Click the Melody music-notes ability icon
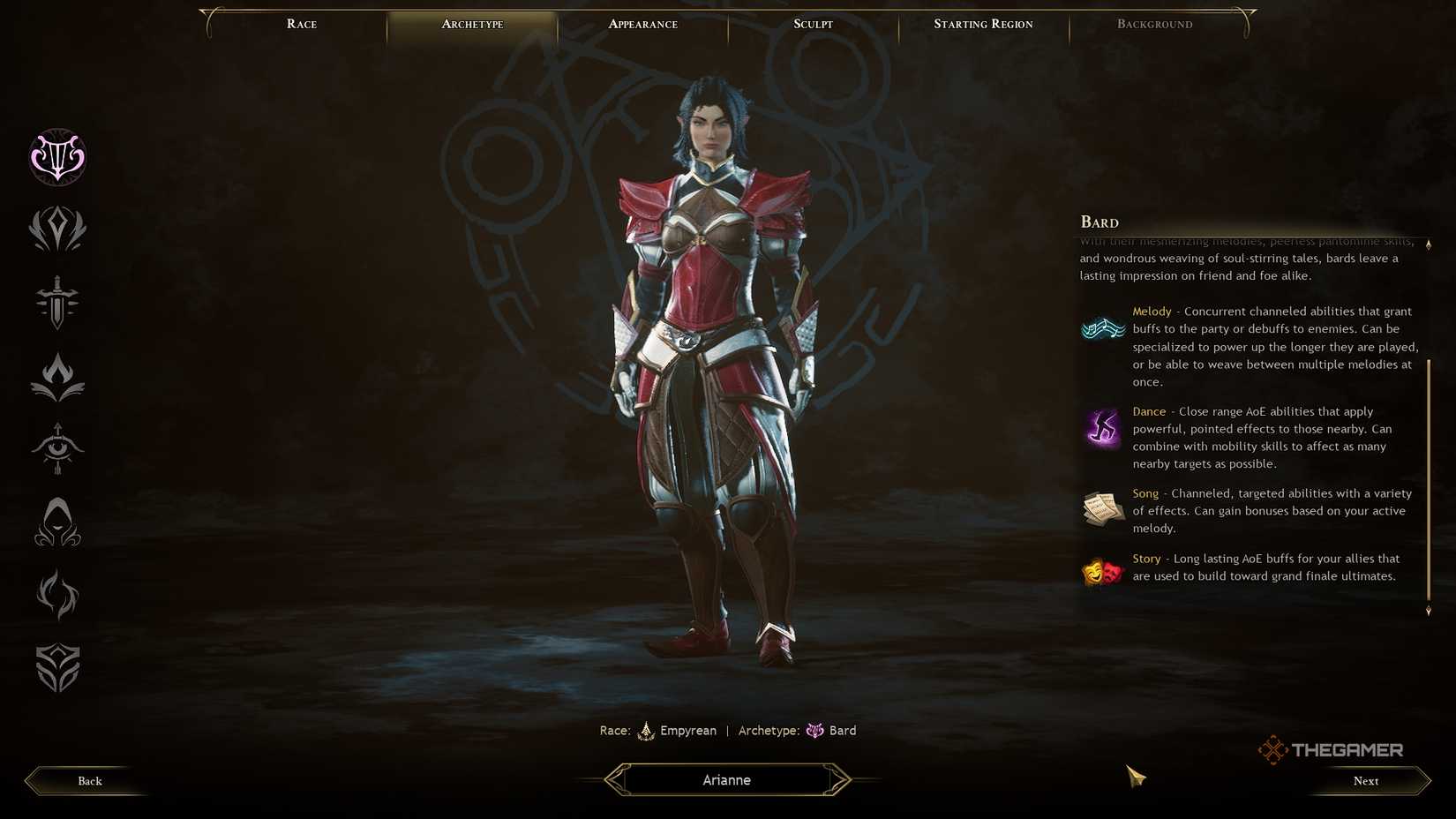 click(1102, 328)
